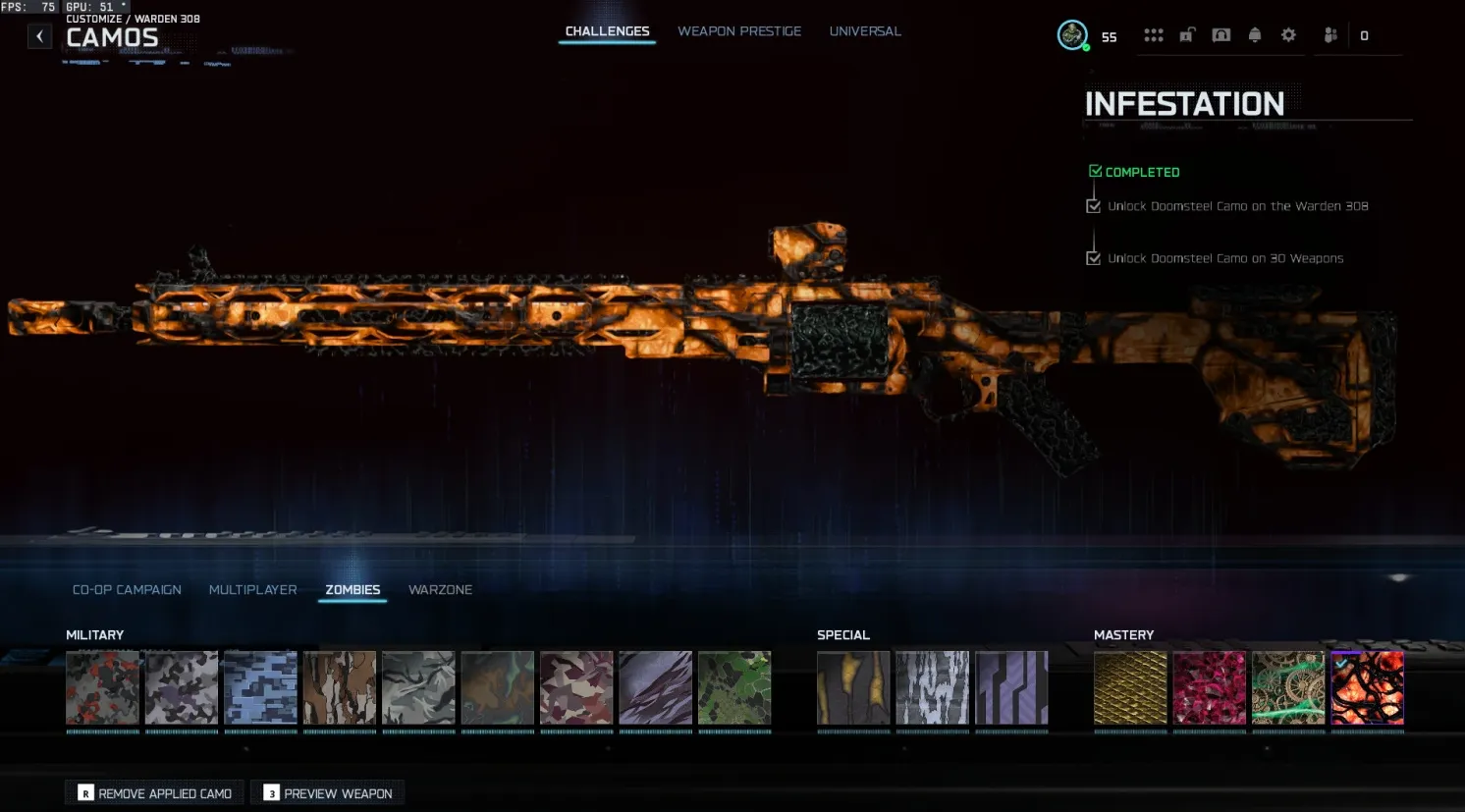Click the Warden 308 challenge checkbox

point(1094,205)
